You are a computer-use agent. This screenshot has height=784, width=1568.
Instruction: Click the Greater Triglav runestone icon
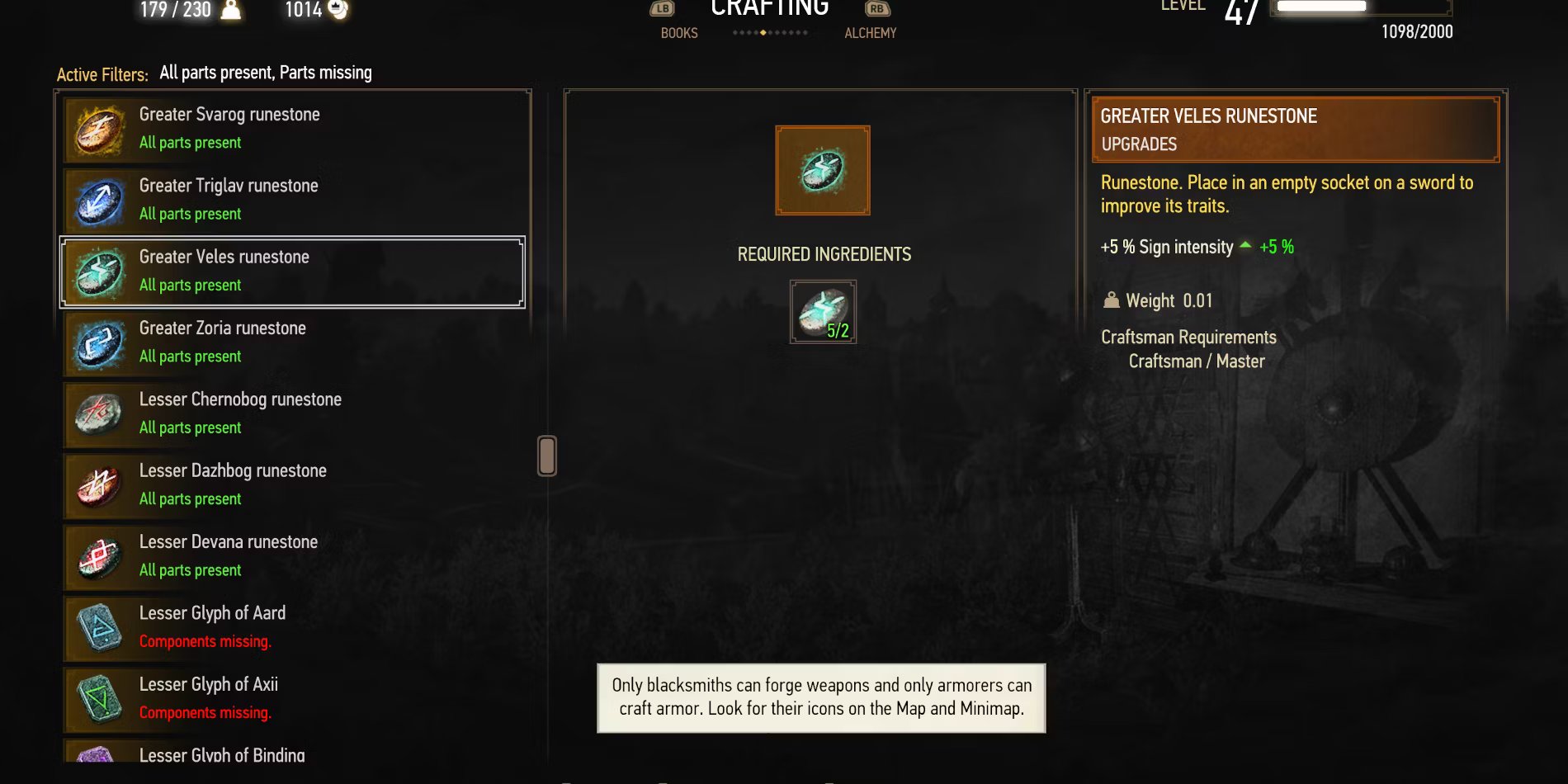98,199
